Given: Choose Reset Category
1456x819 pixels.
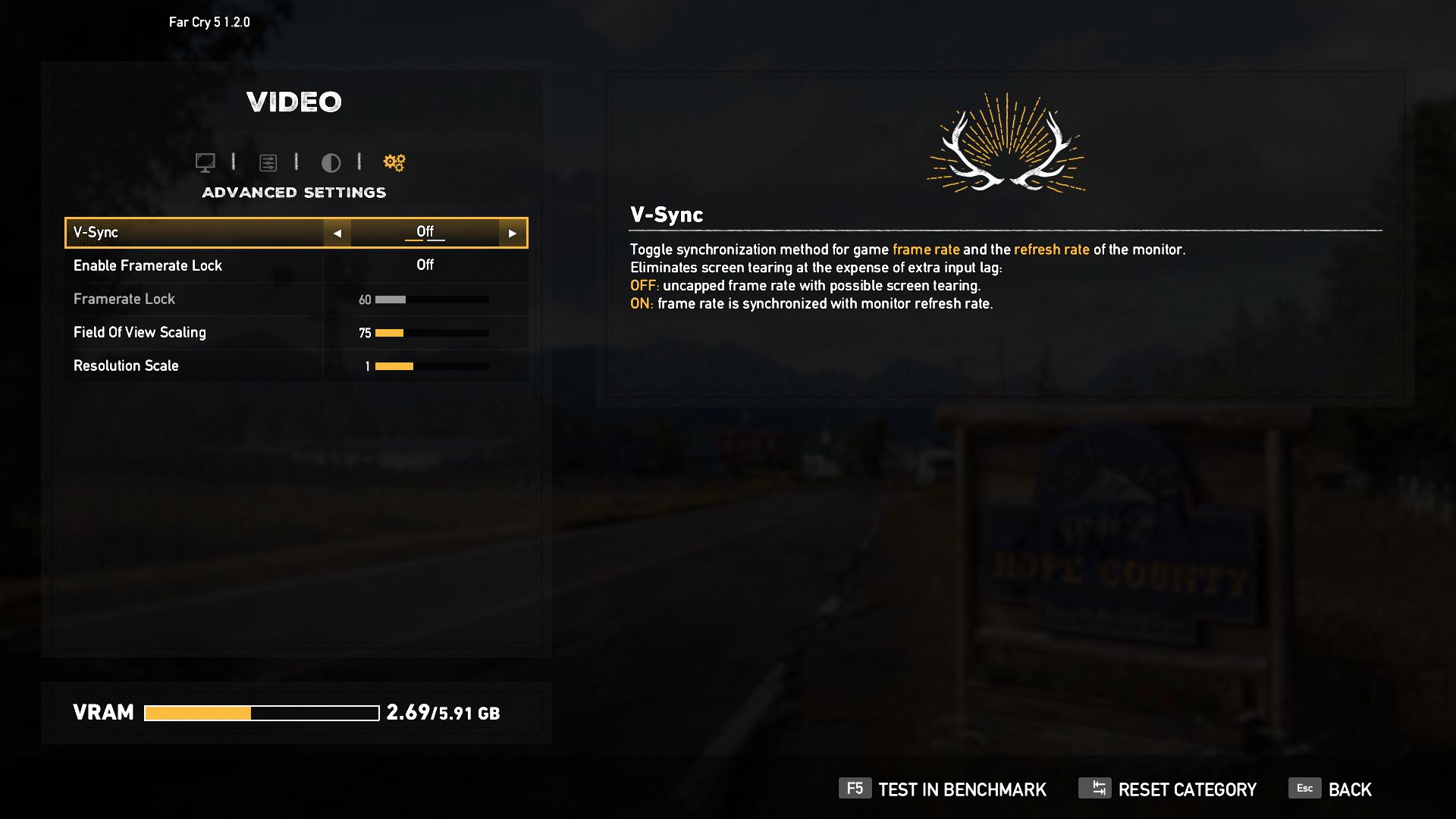Looking at the screenshot, I should coord(1168,789).
